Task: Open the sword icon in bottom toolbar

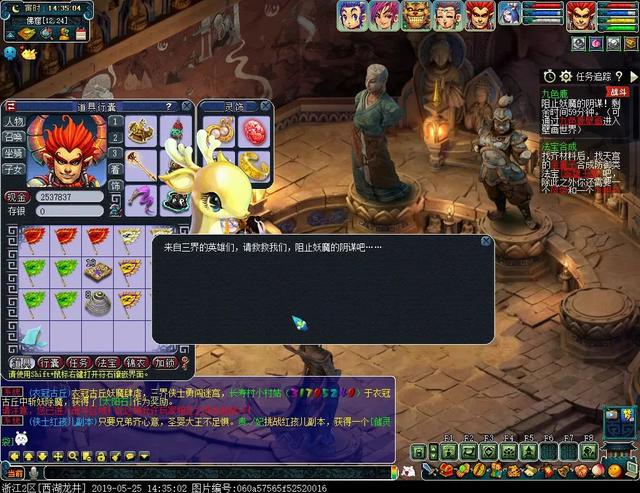Action: click(430, 471)
